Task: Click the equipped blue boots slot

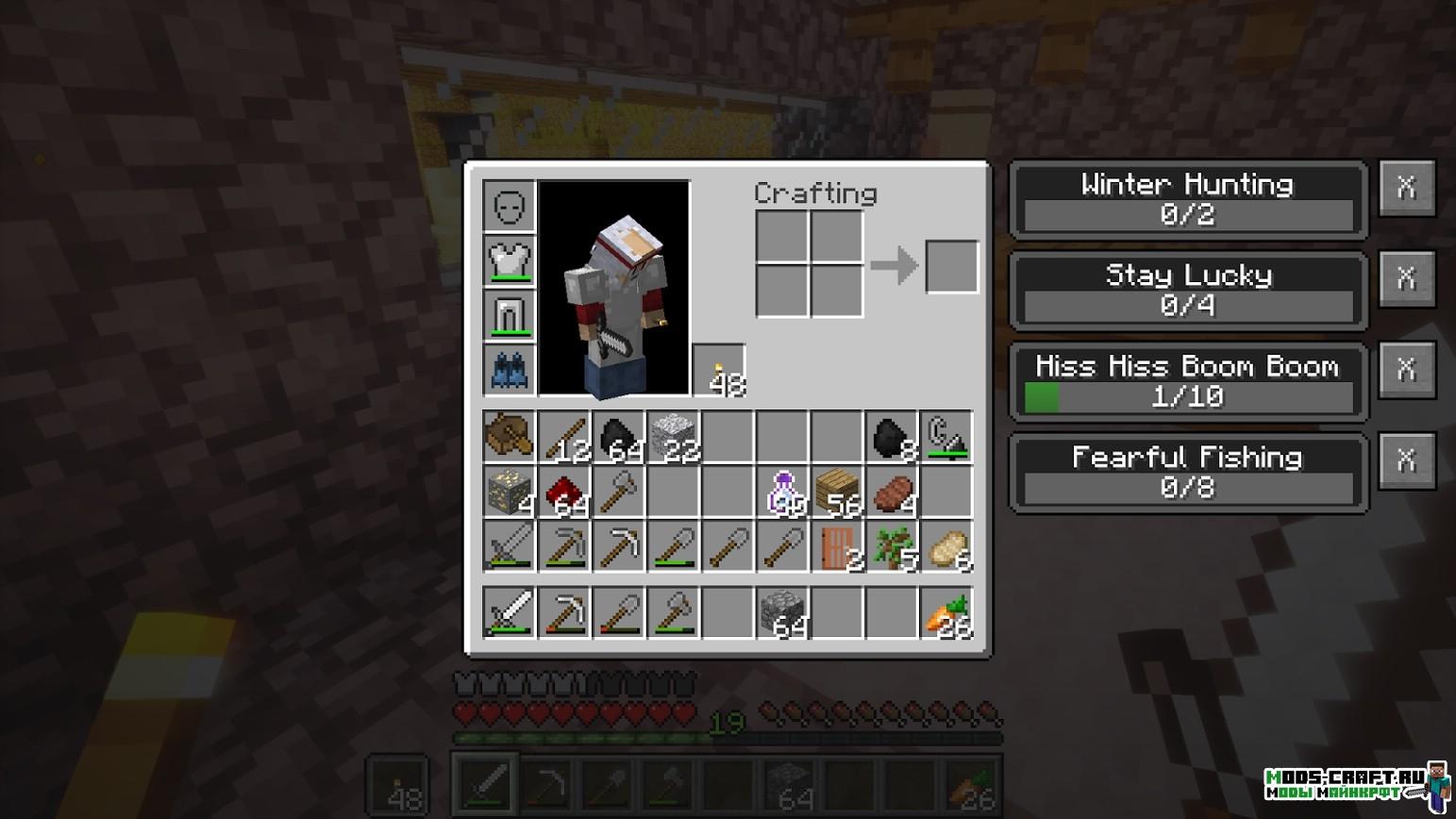Action: (x=510, y=370)
